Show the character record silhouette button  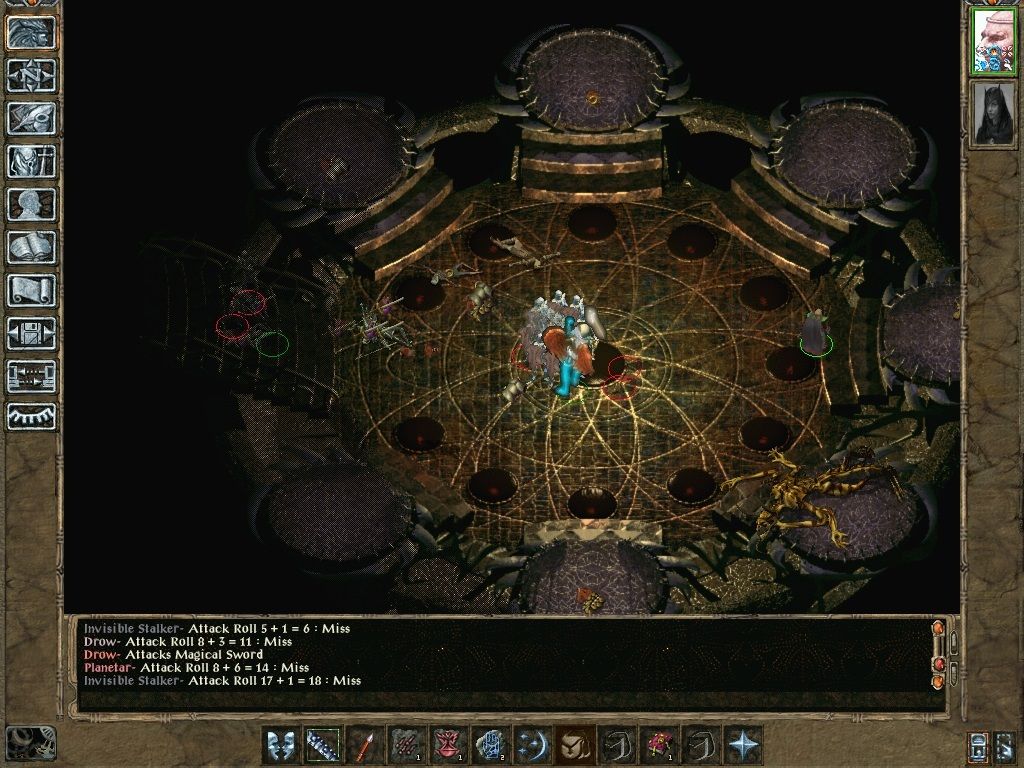click(31, 204)
